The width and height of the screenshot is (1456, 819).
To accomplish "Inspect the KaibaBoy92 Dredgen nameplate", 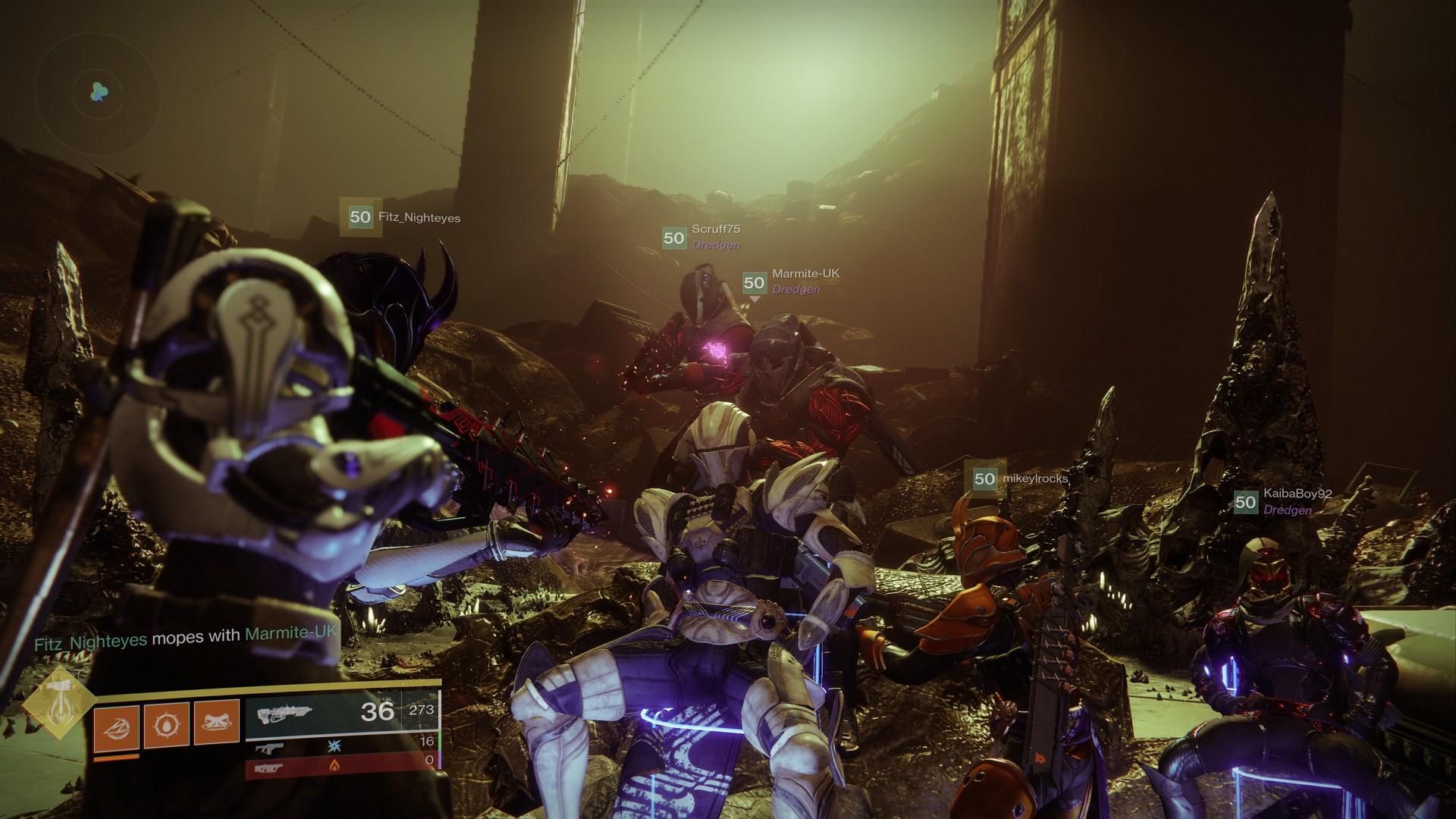I will click(1283, 501).
